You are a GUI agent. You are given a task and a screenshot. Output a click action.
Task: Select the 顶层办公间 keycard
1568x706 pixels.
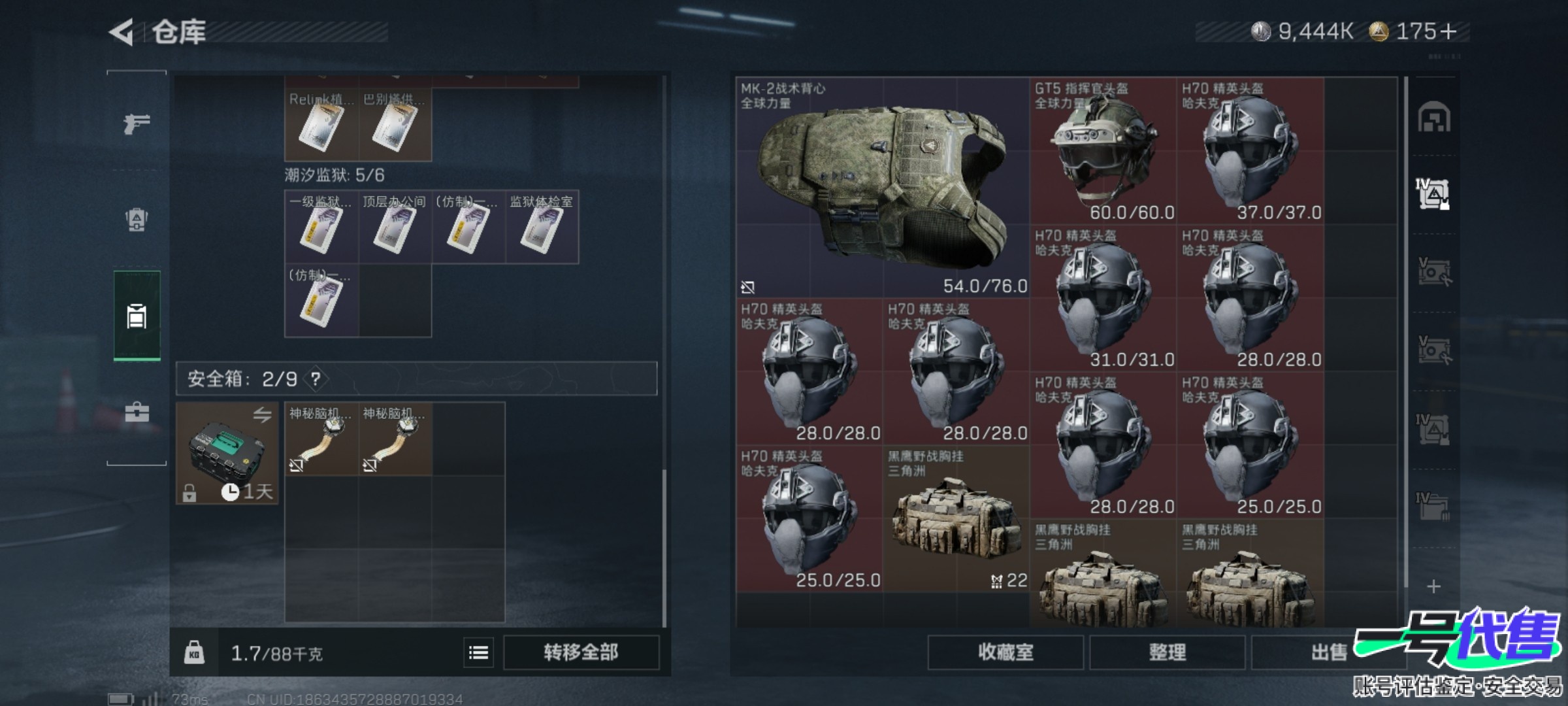[395, 227]
